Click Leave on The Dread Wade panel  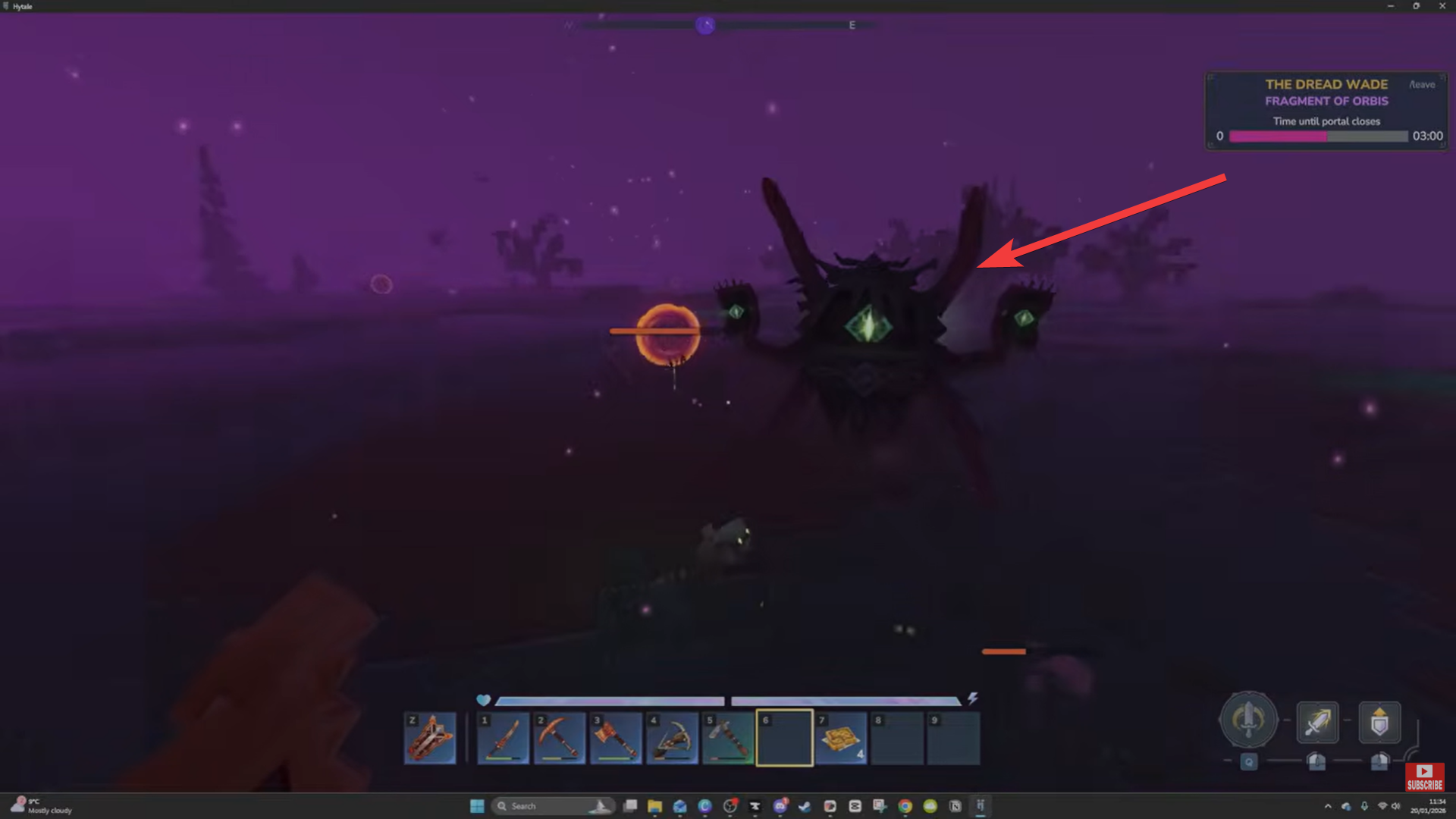coord(1423,85)
